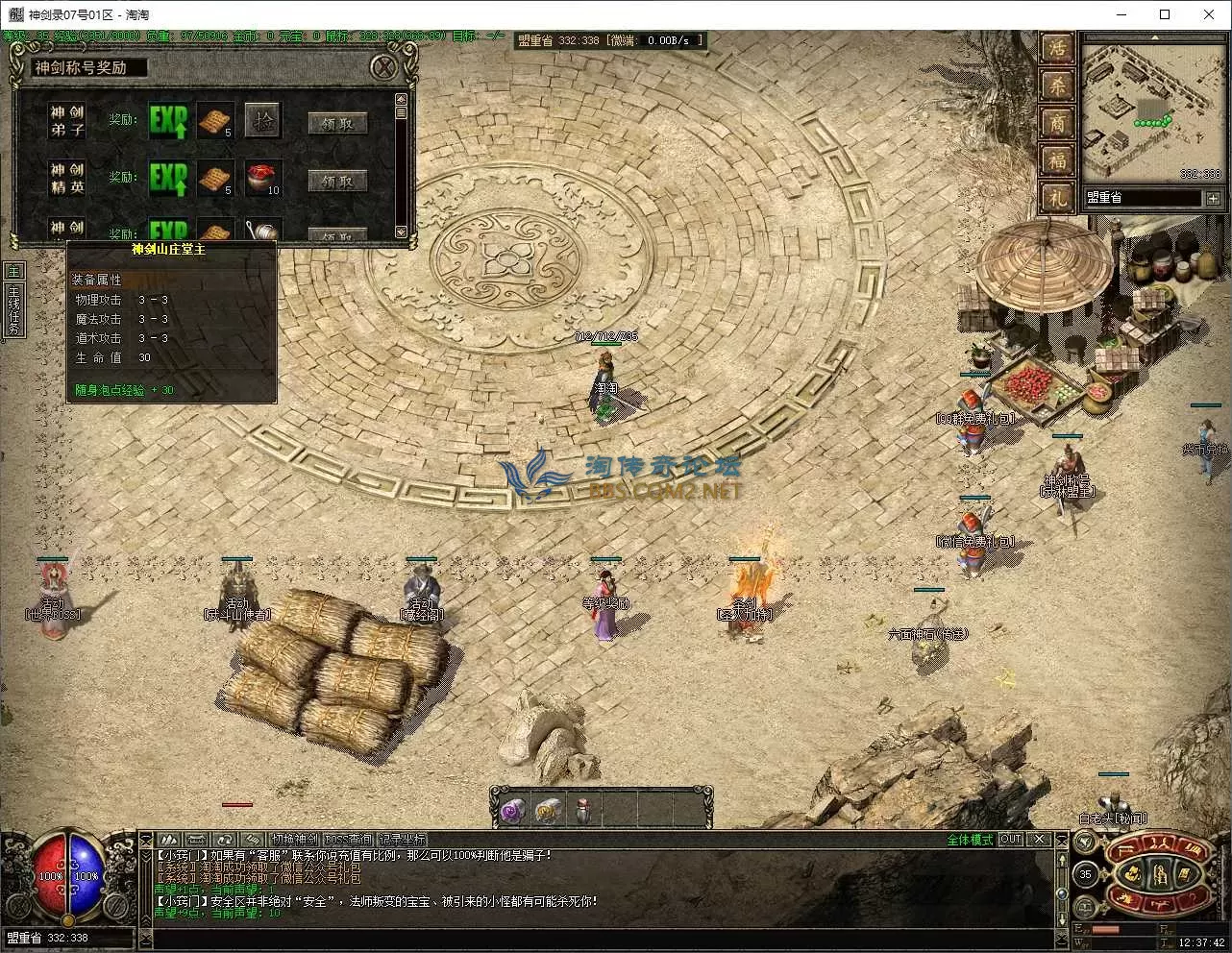Open the 礼 gift button

pos(1057,197)
